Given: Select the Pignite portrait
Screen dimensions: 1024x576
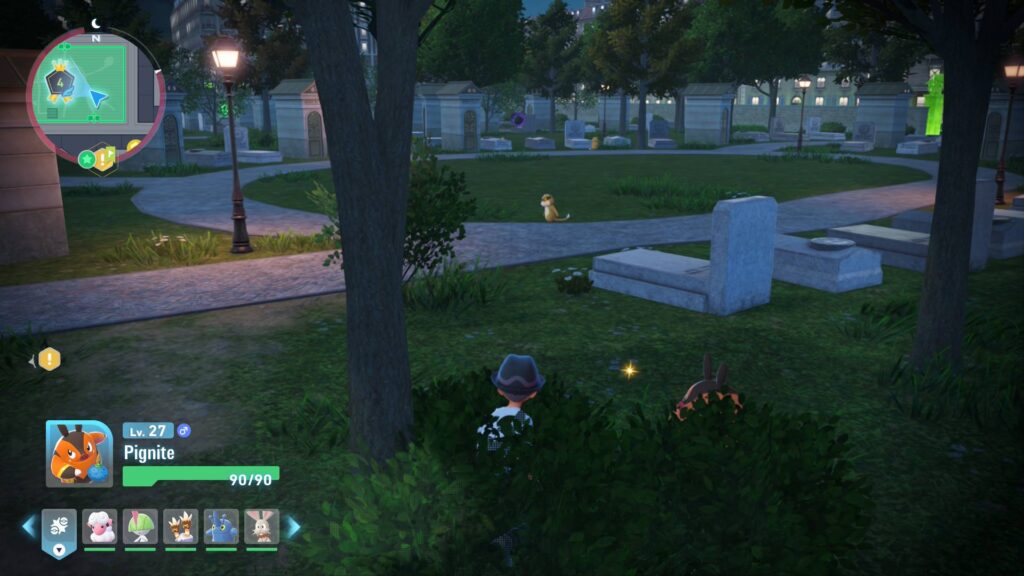Looking at the screenshot, I should [79, 454].
